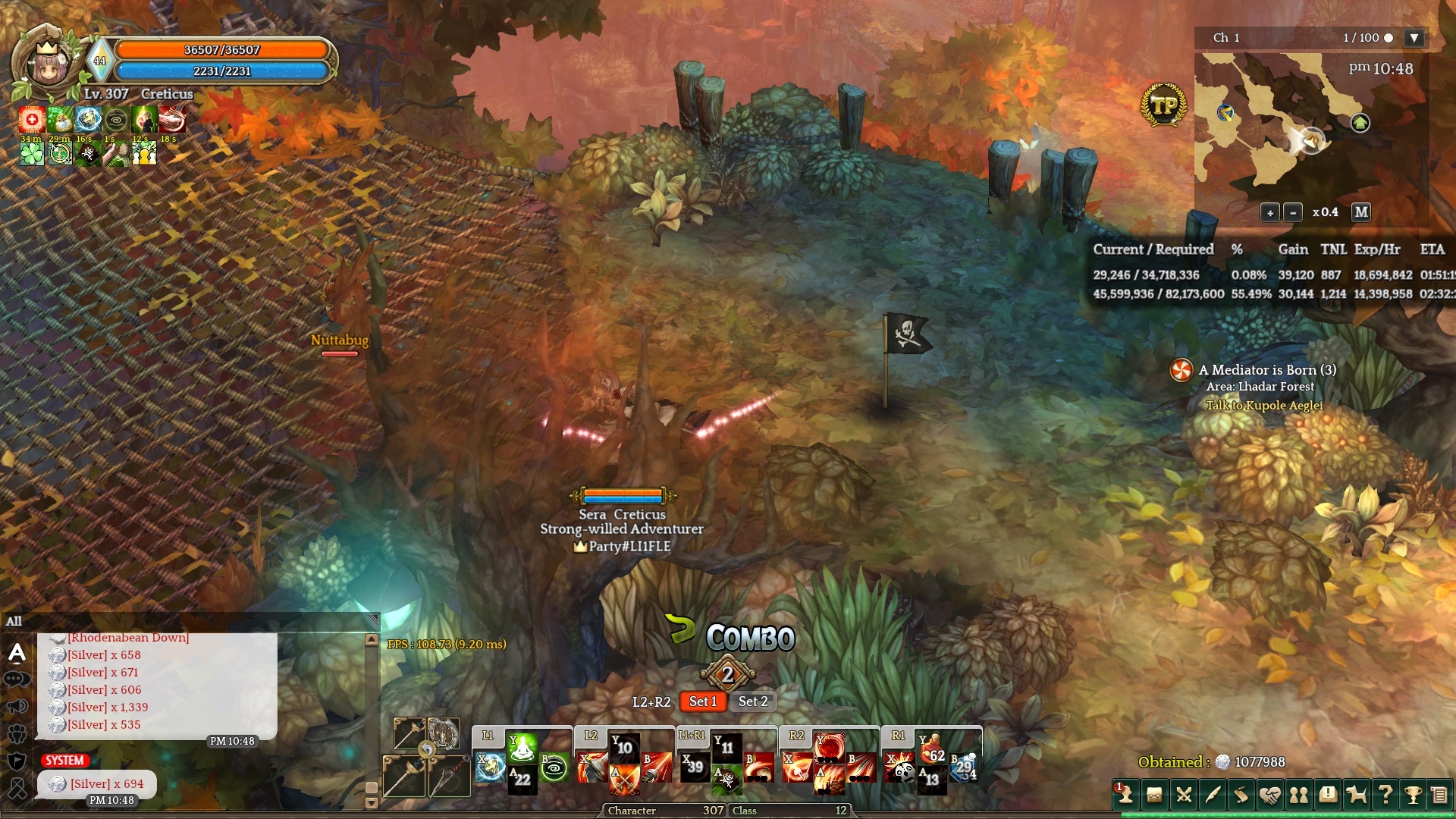
Task: Select the megaphone shout chat icon
Action: tap(17, 707)
